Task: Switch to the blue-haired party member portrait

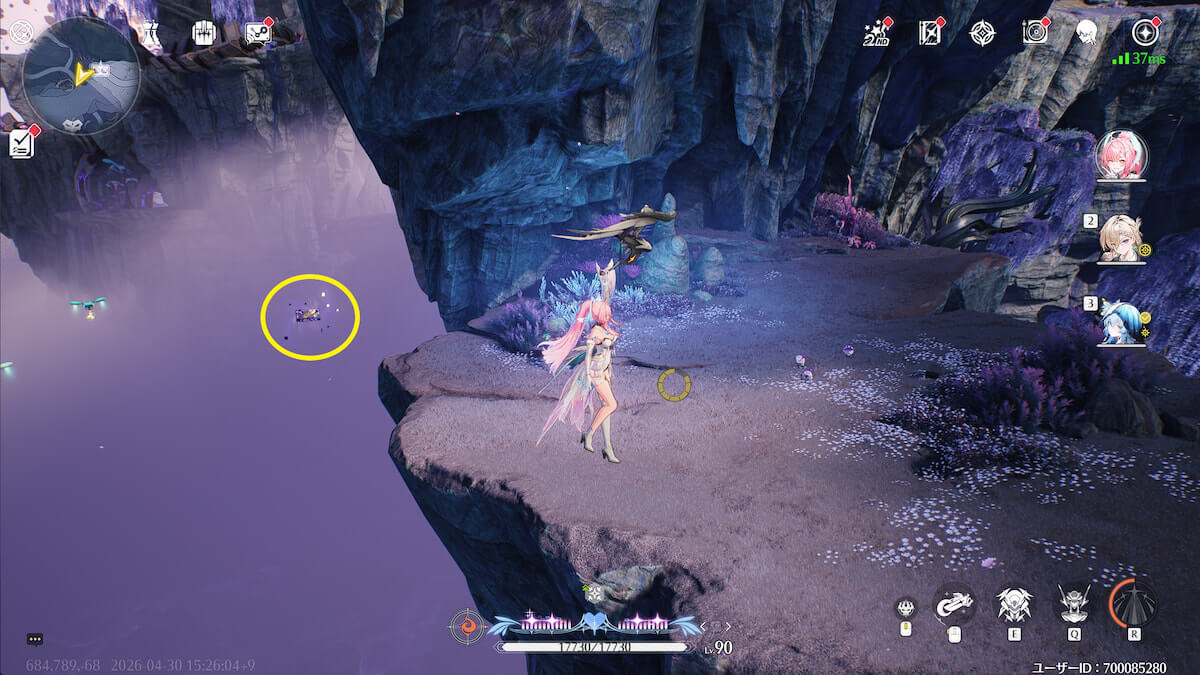Action: (1121, 320)
